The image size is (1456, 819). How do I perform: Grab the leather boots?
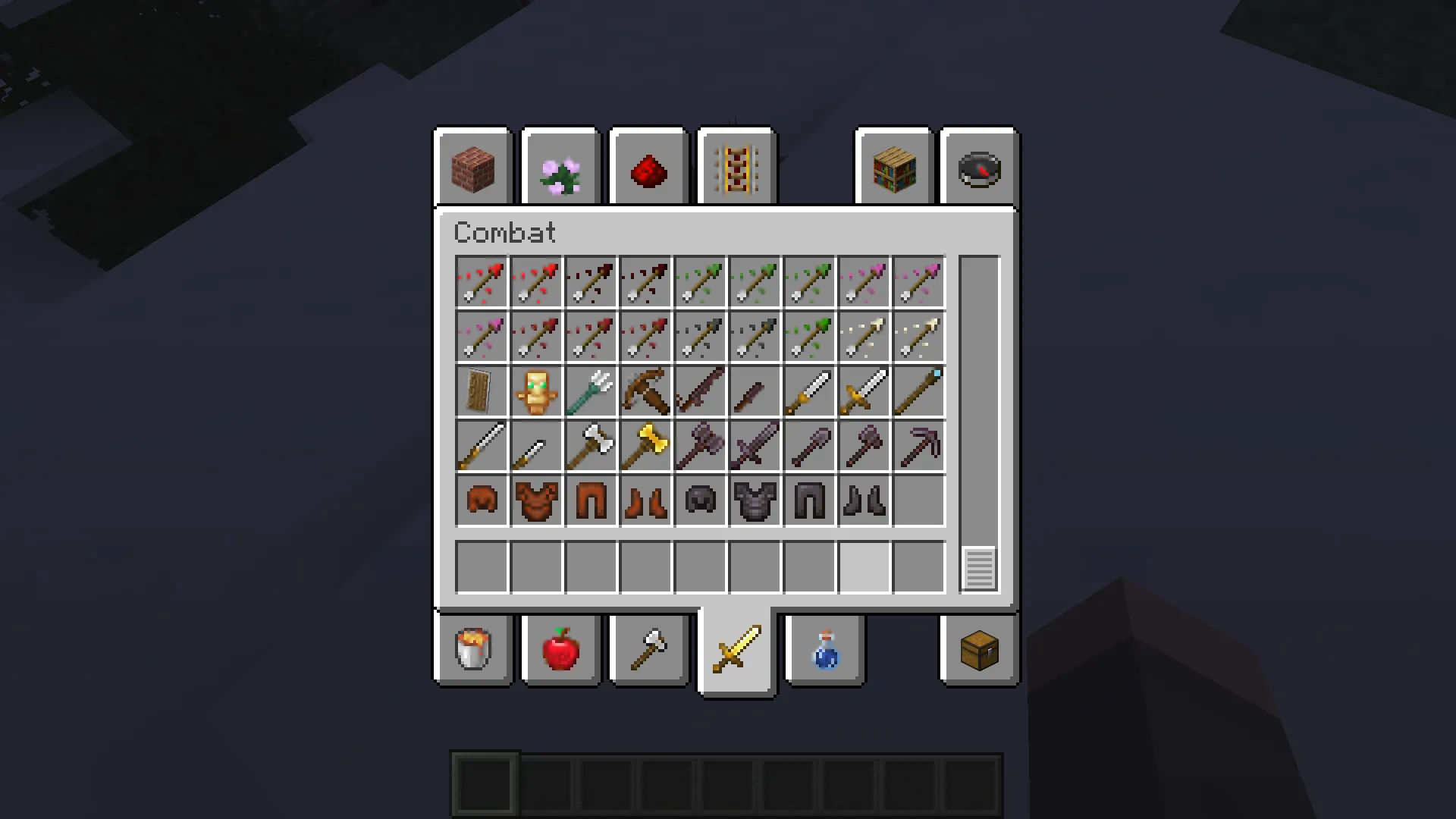[x=645, y=500]
